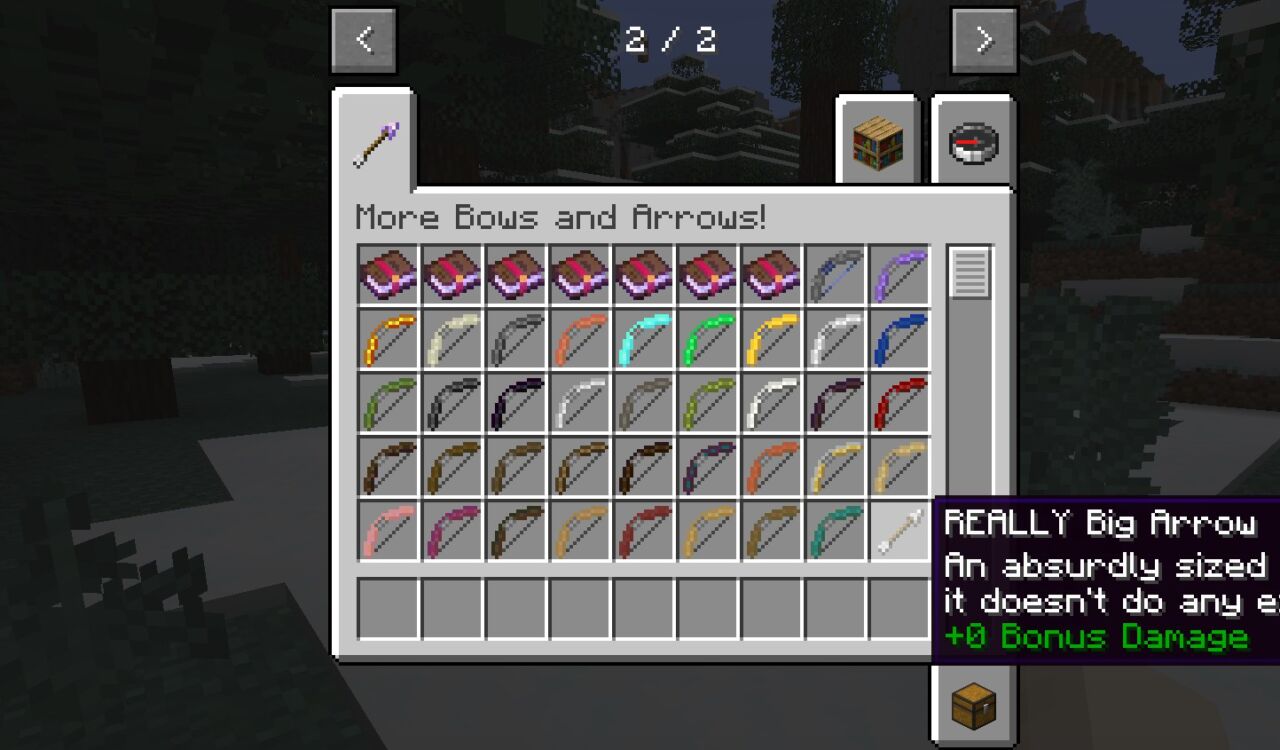Image resolution: width=1280 pixels, height=750 pixels.
Task: Select the green bow
Action: pyautogui.click(x=710, y=337)
